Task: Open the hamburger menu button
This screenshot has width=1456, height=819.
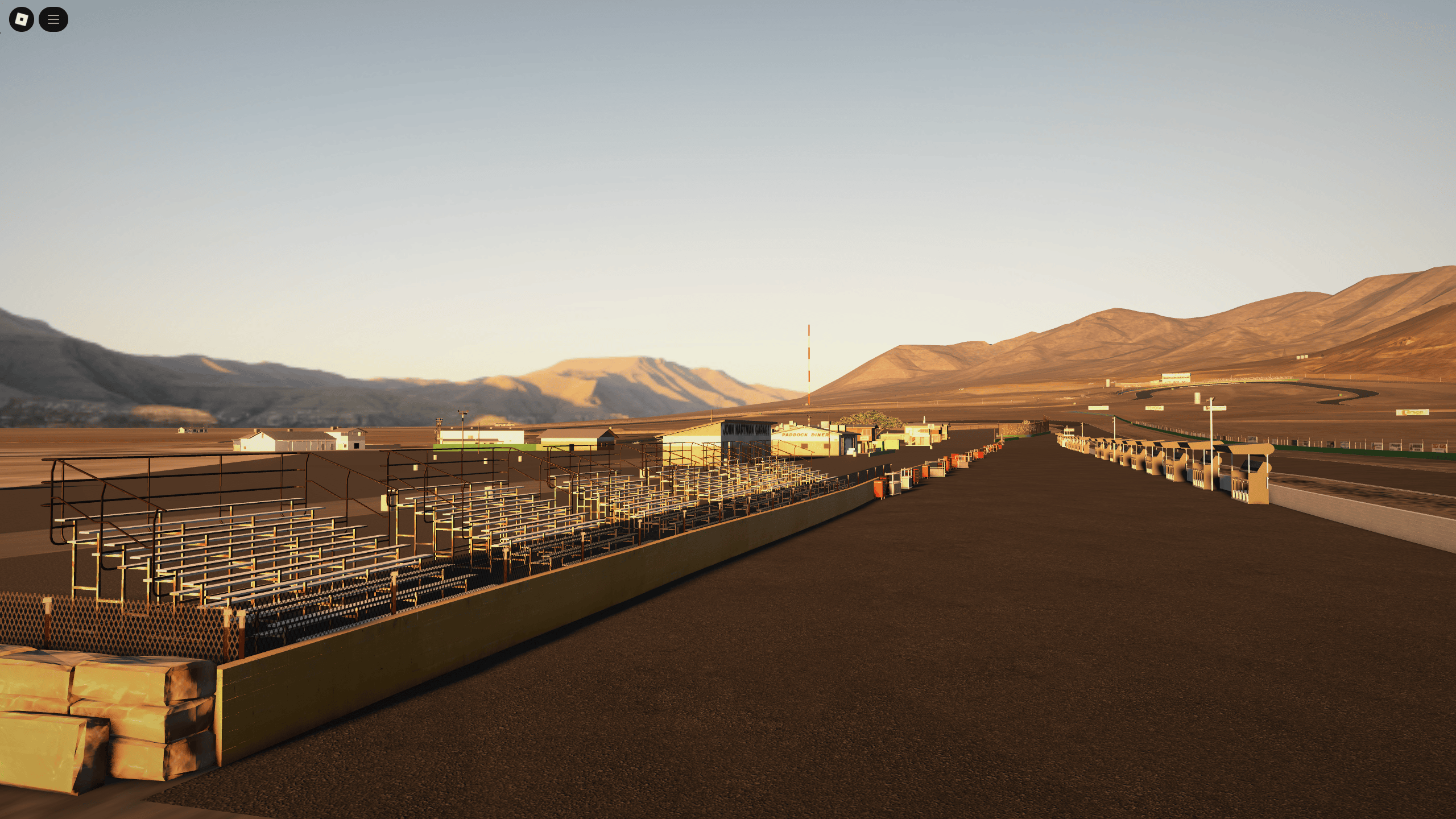Action: (x=54, y=19)
